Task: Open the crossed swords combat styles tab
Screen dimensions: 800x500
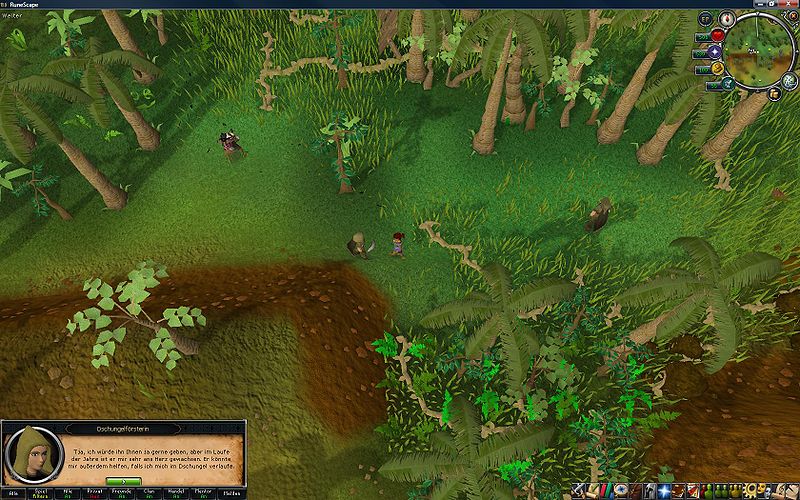Action: pos(579,491)
